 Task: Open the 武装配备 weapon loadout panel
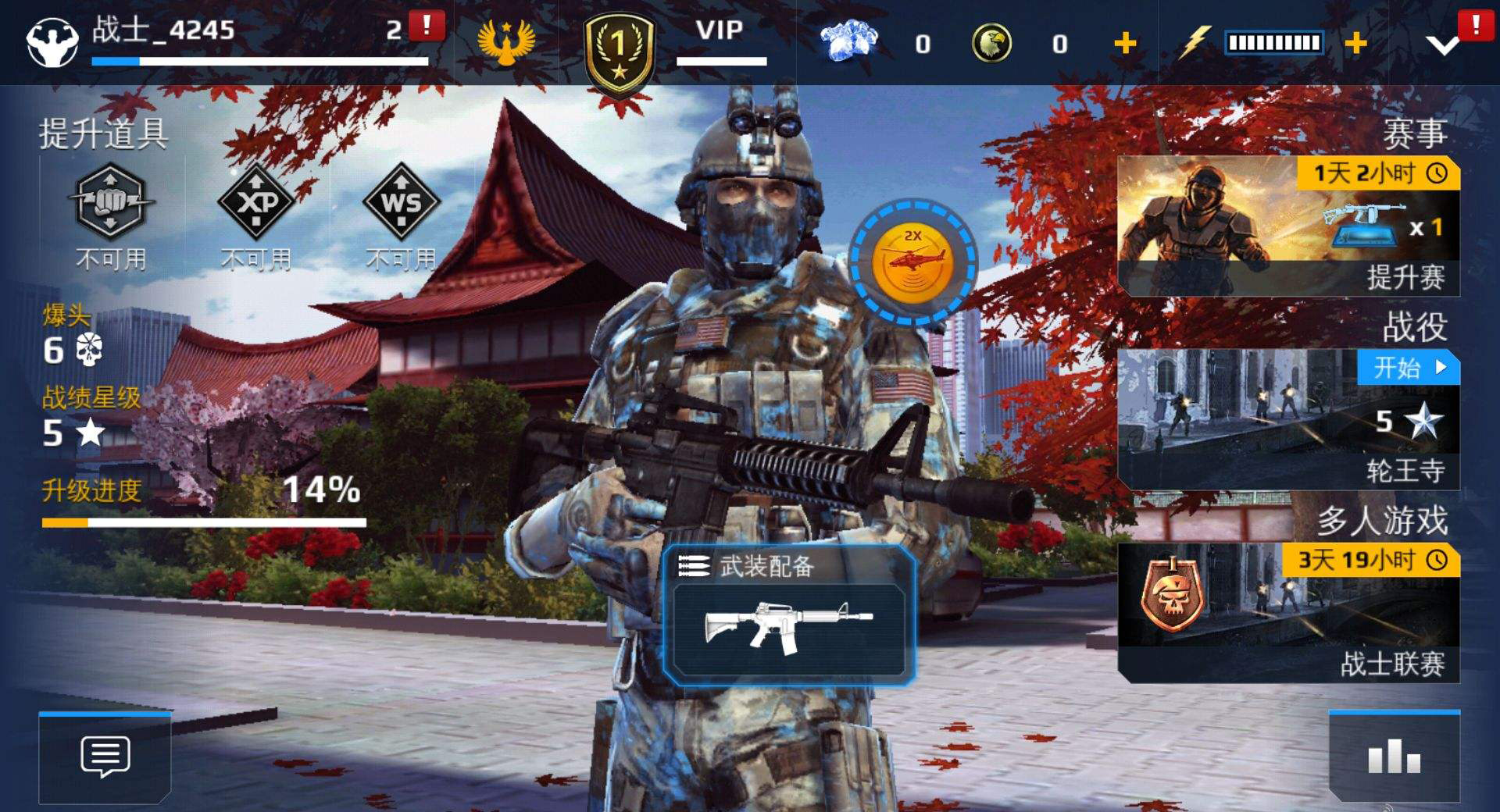pyautogui.click(x=789, y=617)
